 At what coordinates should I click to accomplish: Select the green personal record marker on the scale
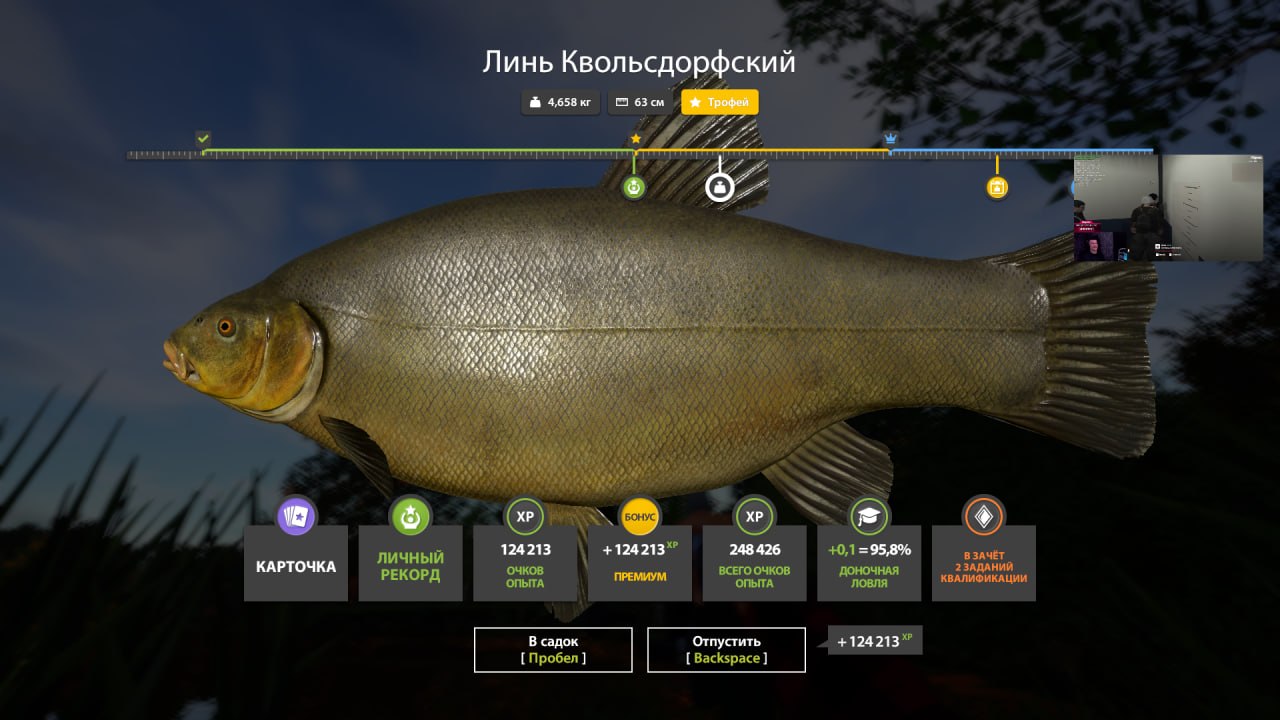(634, 187)
